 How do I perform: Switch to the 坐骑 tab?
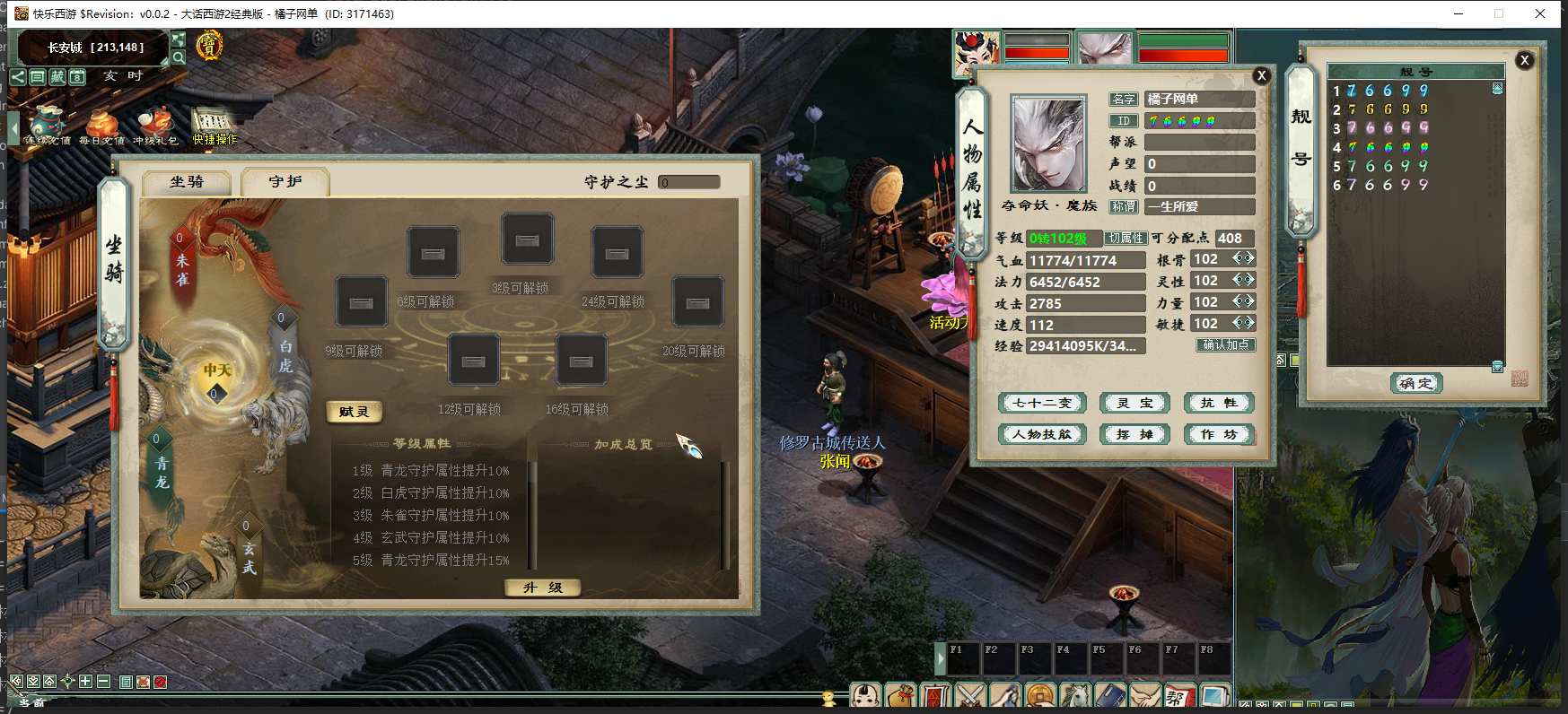tap(188, 182)
